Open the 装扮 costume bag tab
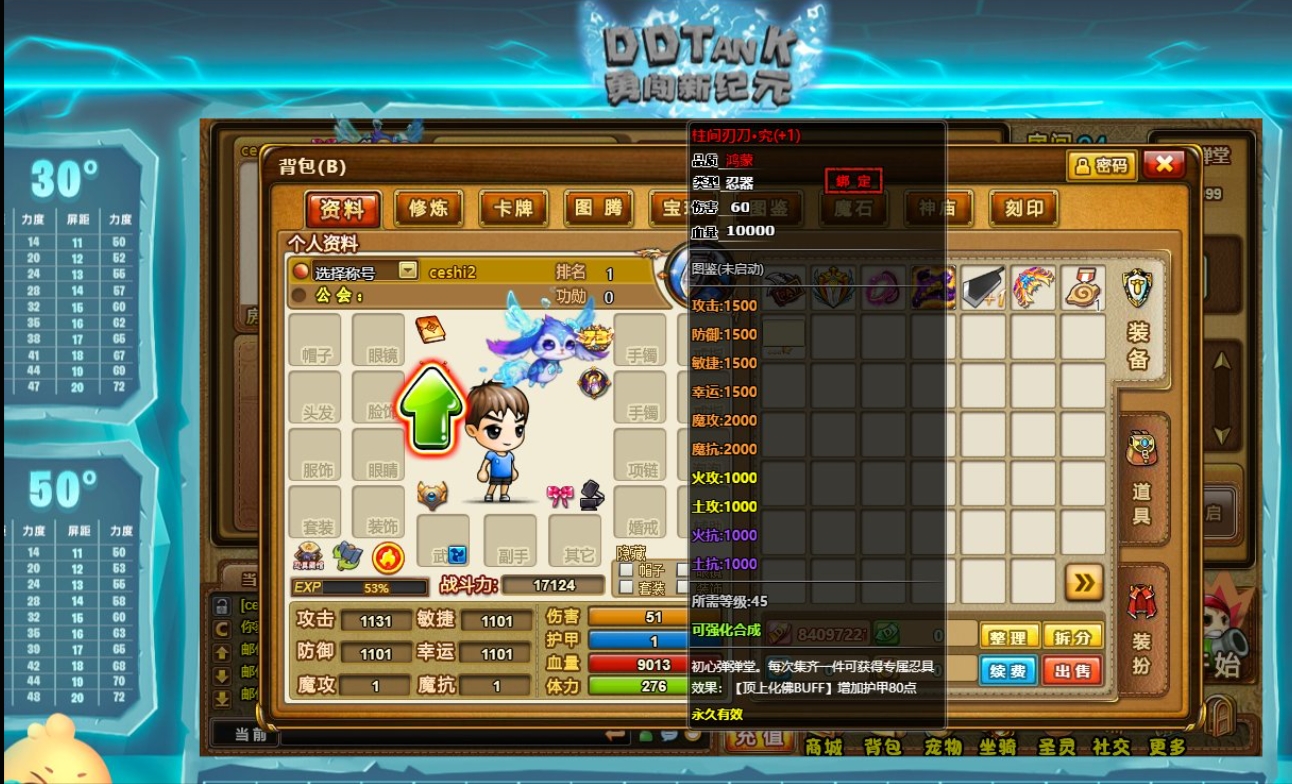Viewport: 1292px width, 784px height. [1141, 630]
